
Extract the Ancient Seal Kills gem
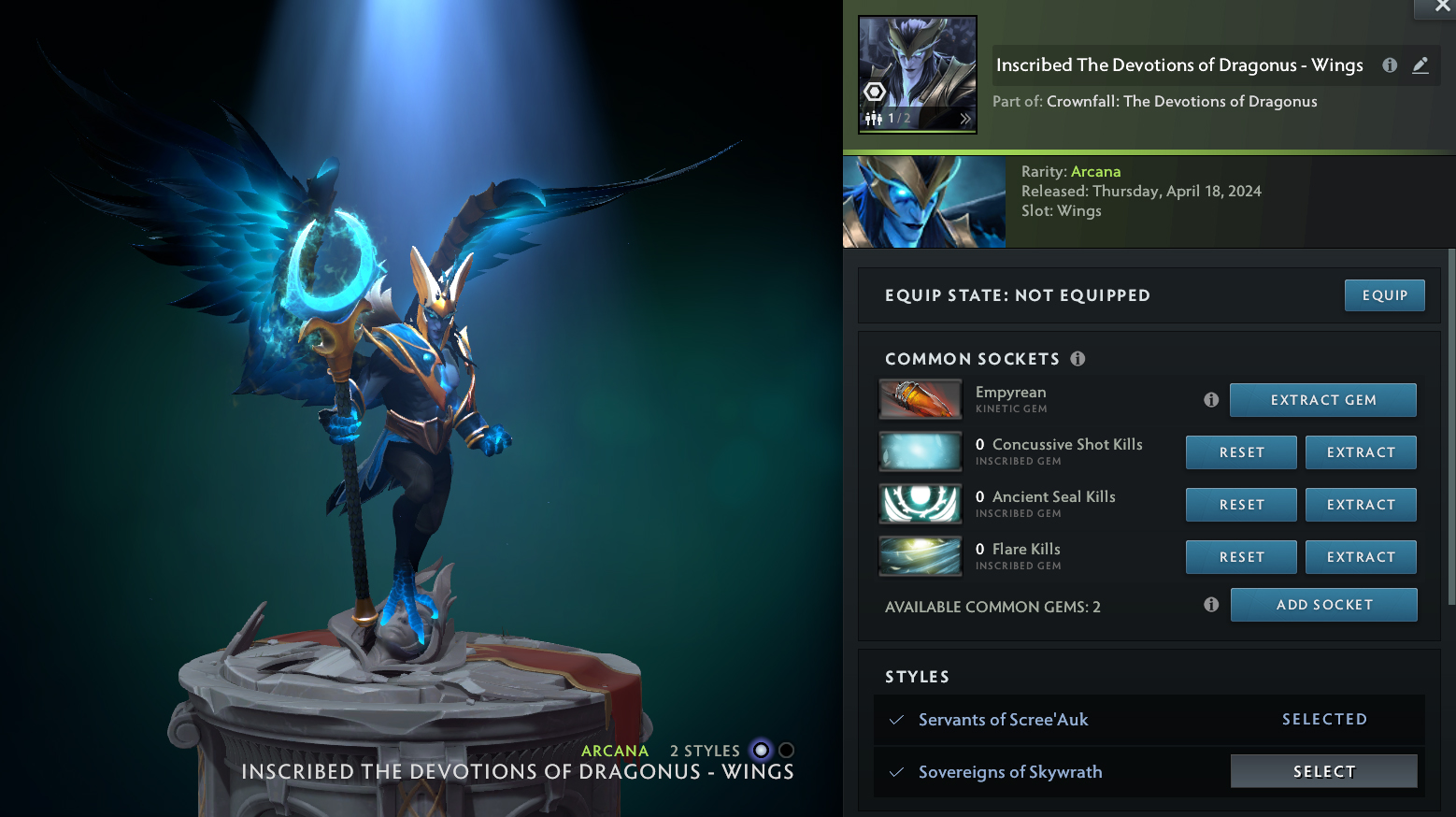coord(1360,505)
